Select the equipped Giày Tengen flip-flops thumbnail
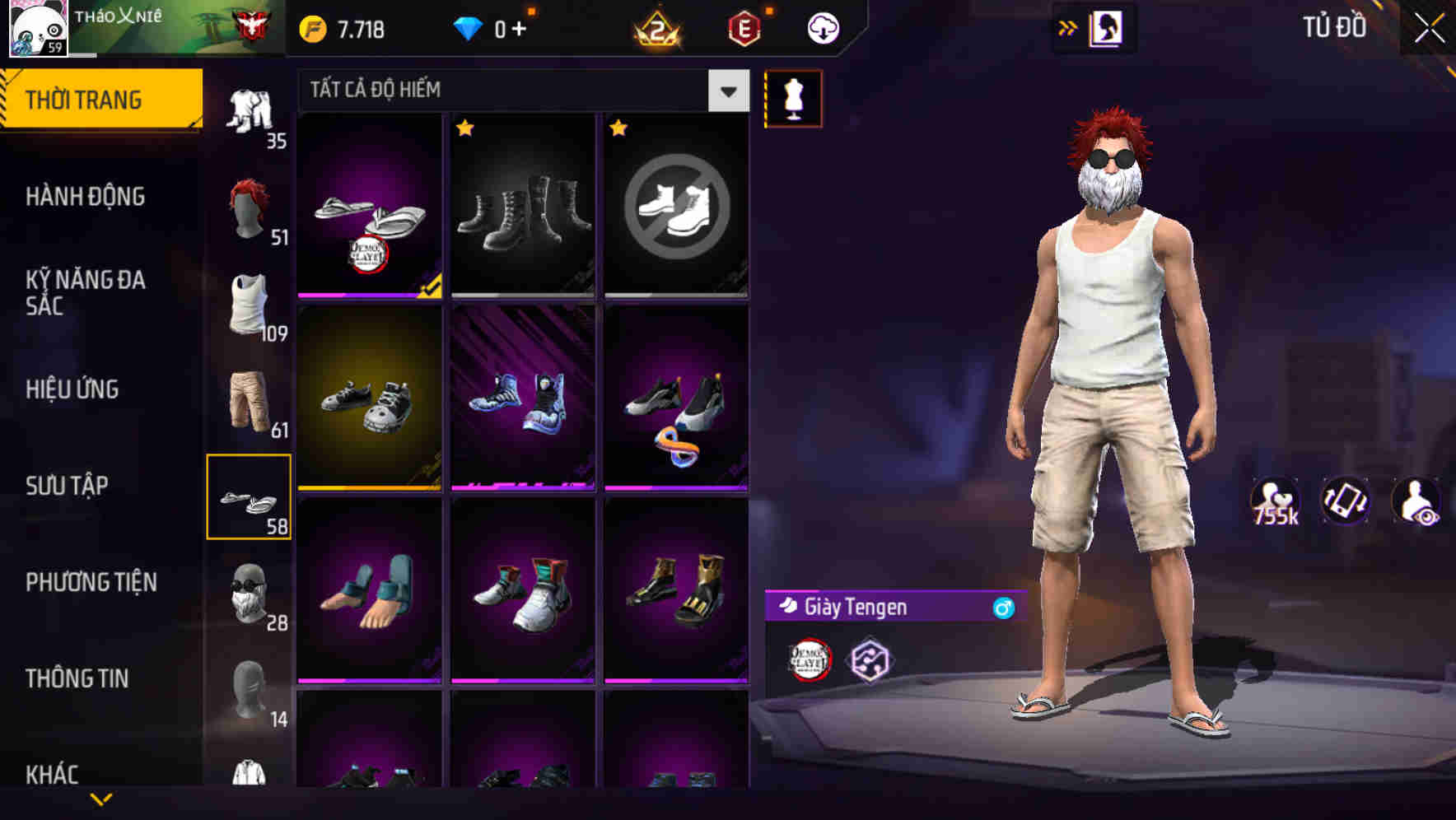The width and height of the screenshot is (1456, 820). (x=369, y=206)
